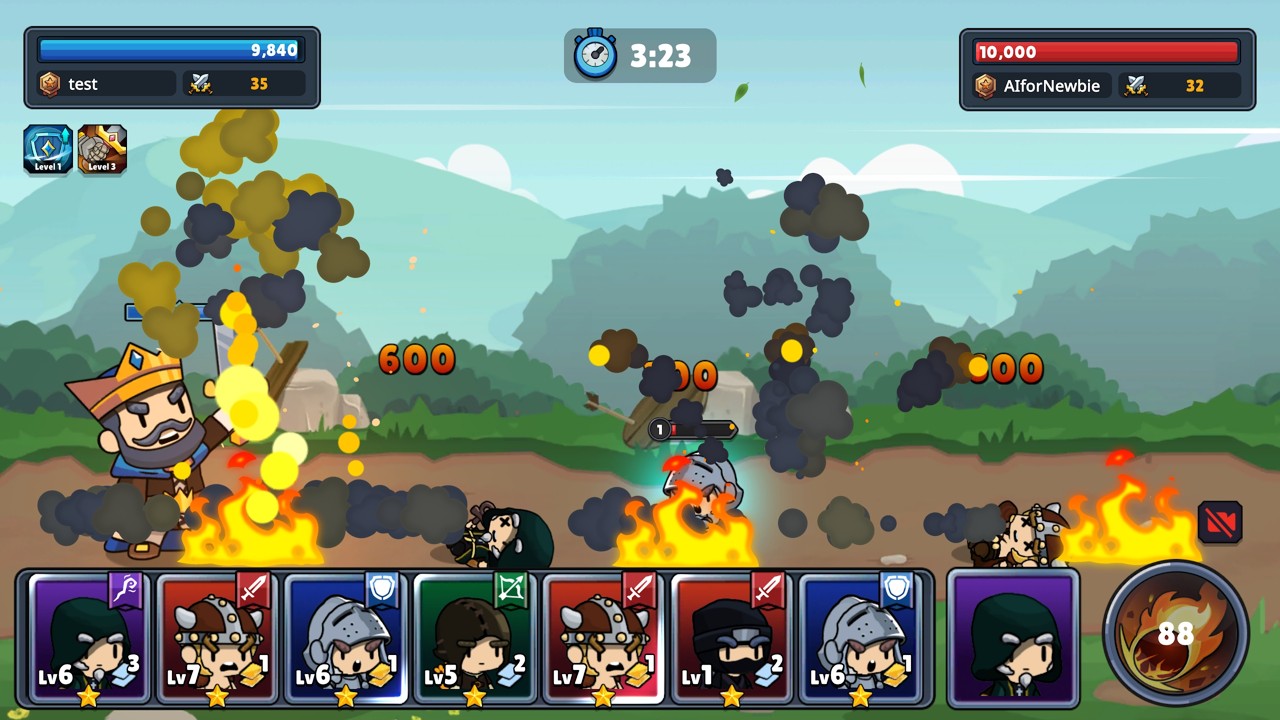
Task: Tap the next-card preview of the hooded mage
Action: (1013, 636)
